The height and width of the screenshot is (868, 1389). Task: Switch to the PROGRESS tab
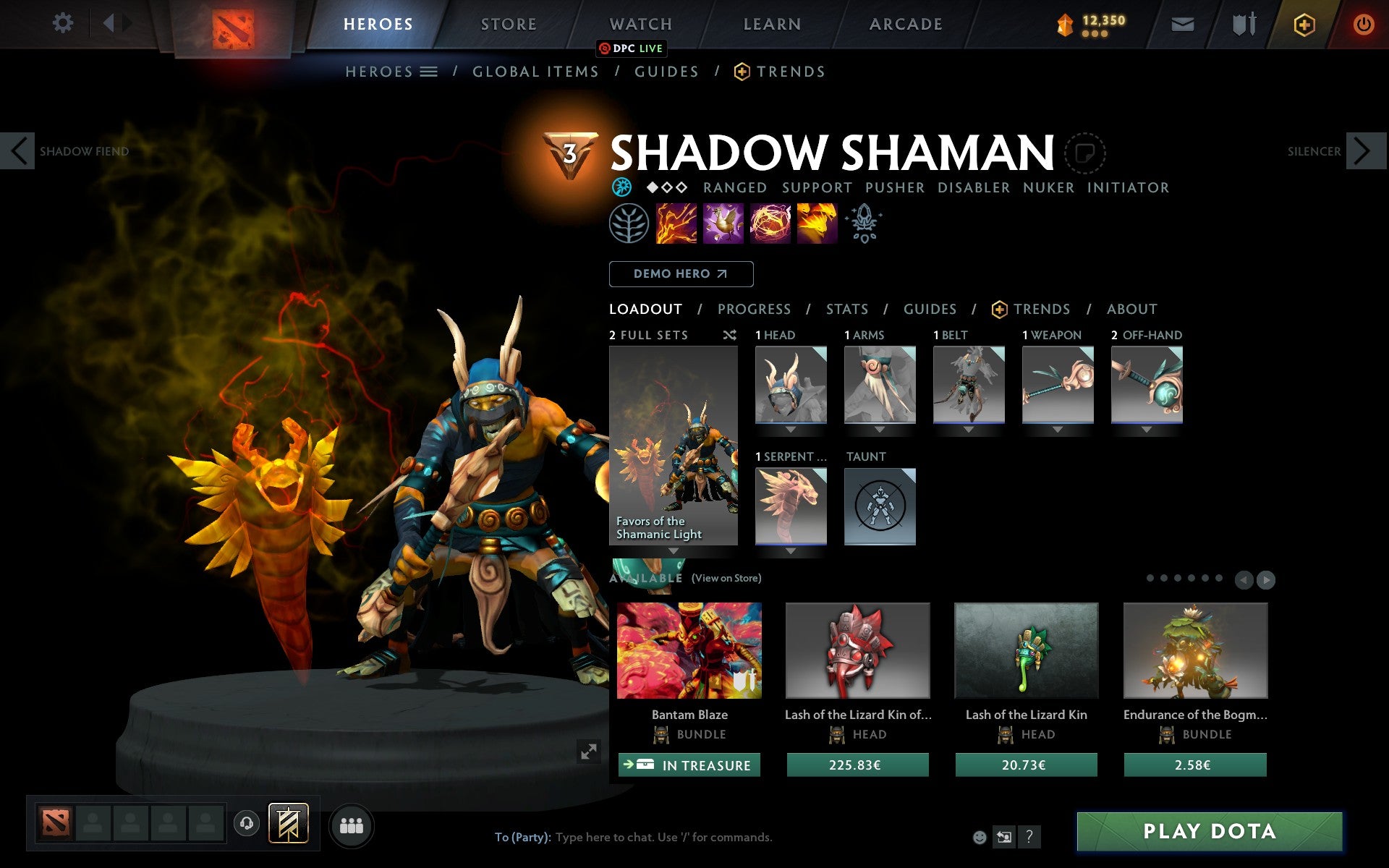(754, 309)
